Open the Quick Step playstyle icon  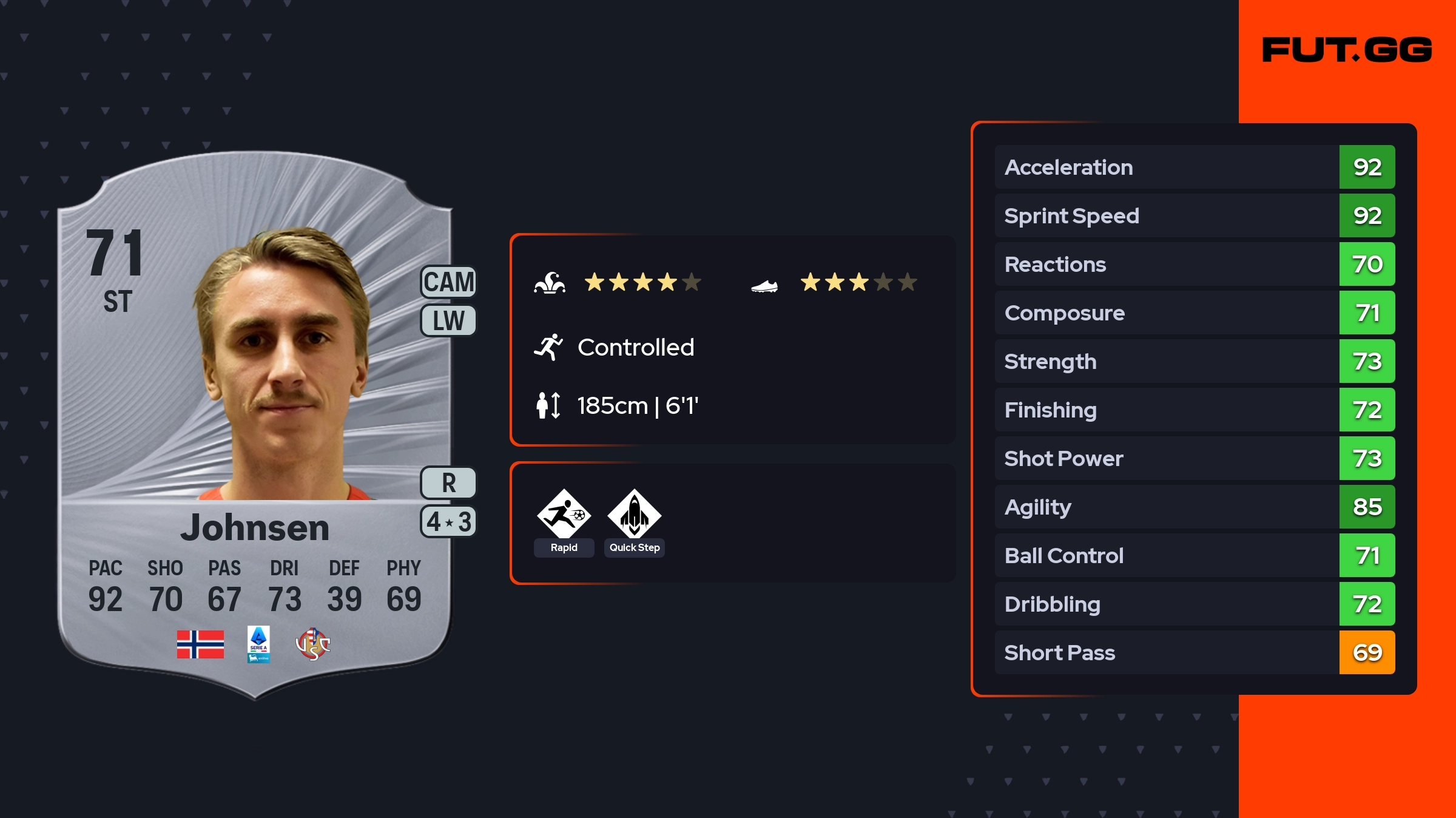coord(634,515)
